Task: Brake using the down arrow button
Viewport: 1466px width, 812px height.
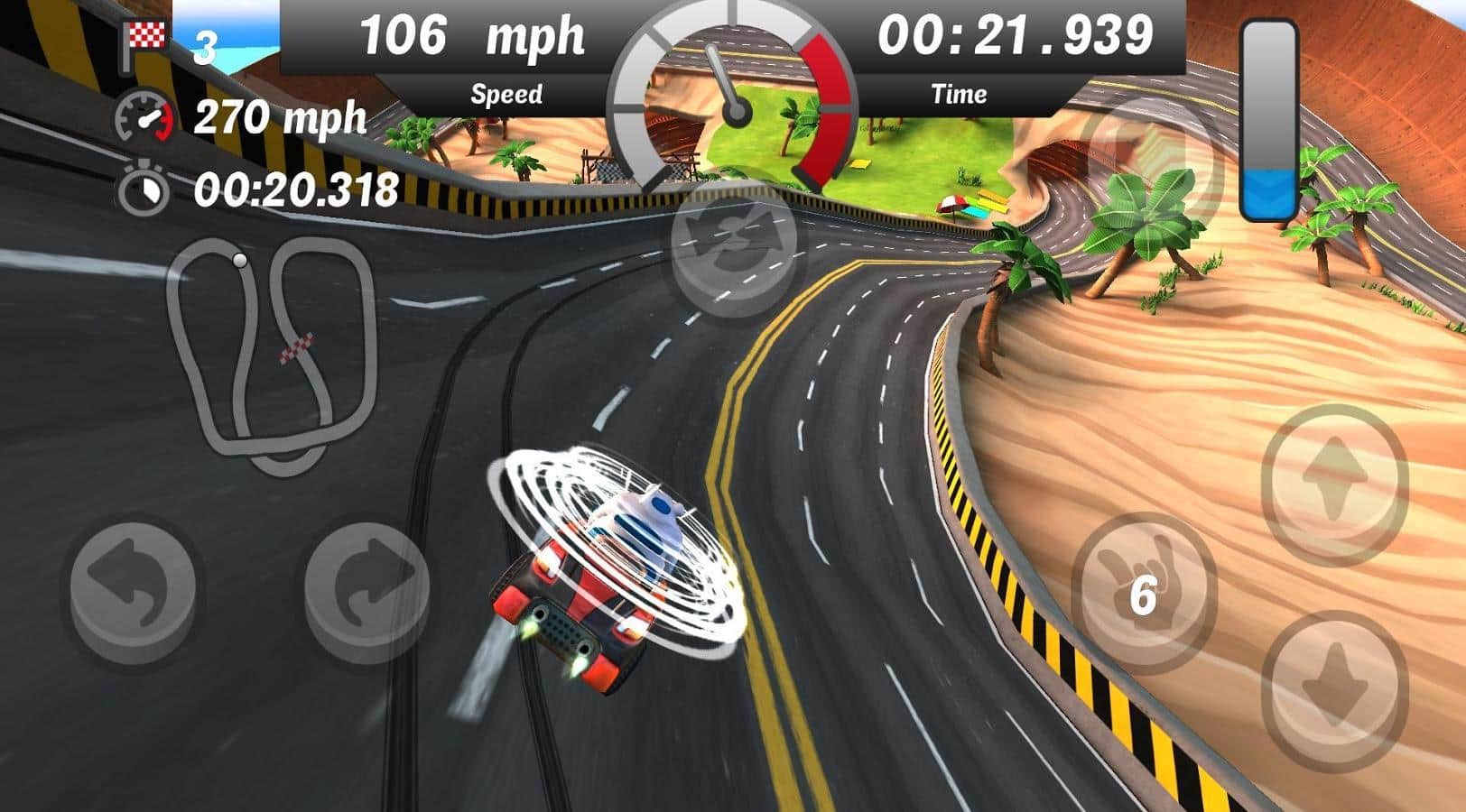Action: pos(1333,688)
